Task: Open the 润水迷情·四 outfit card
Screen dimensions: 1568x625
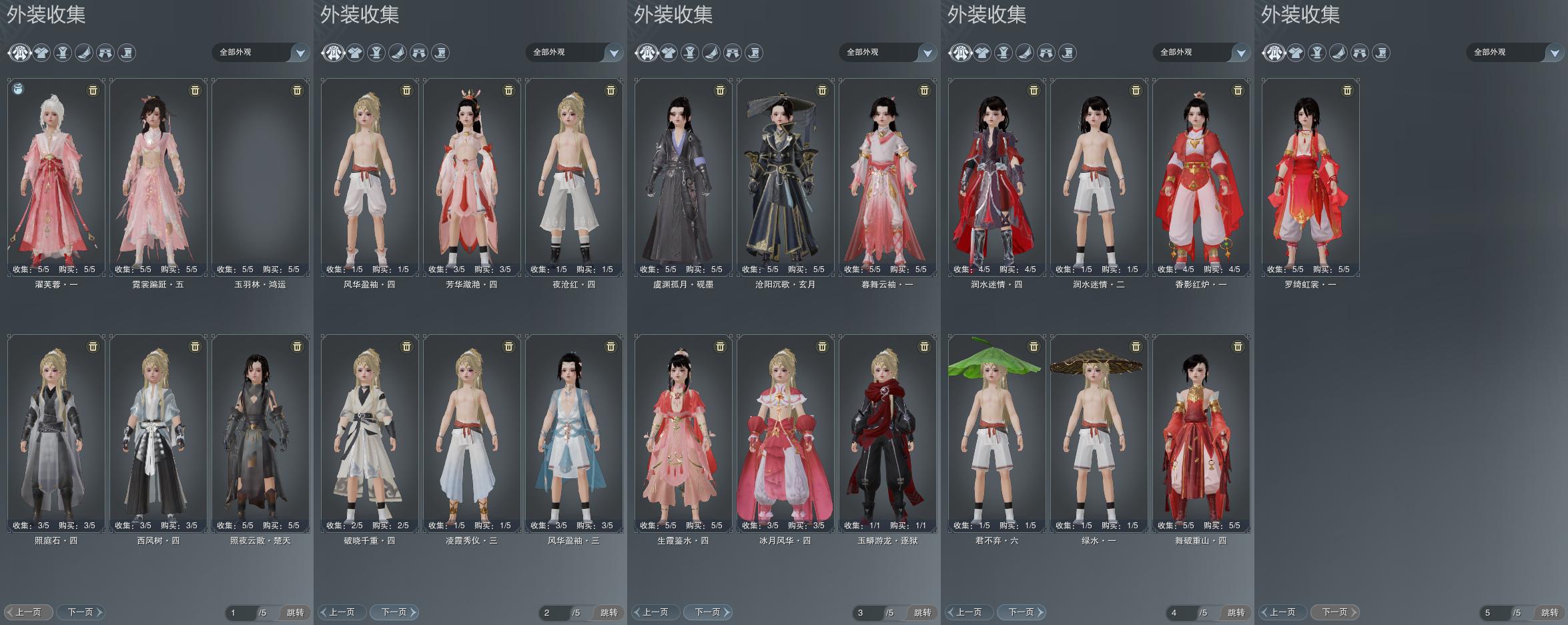Action: pos(997,177)
